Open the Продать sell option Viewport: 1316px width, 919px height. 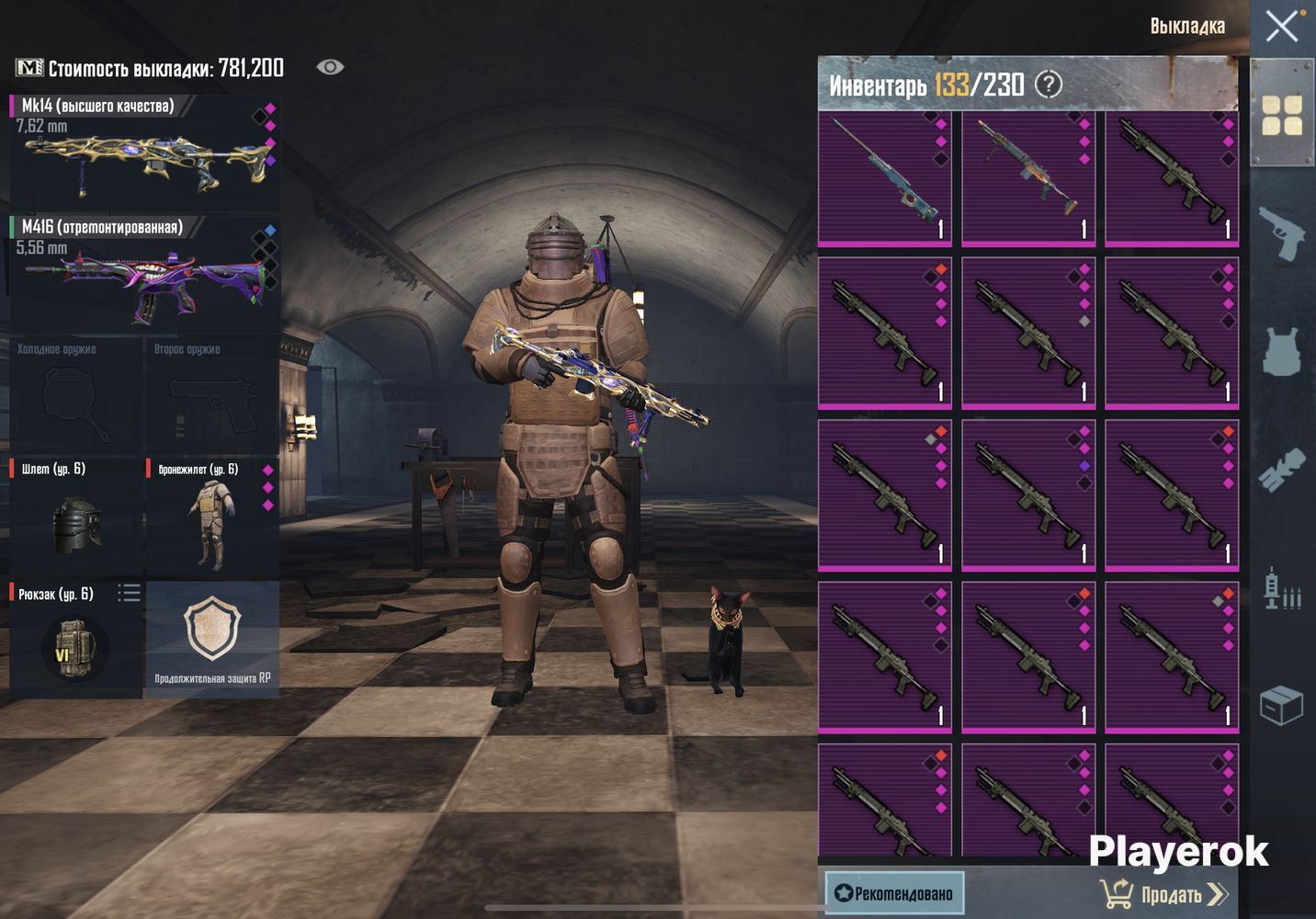click(x=1167, y=894)
